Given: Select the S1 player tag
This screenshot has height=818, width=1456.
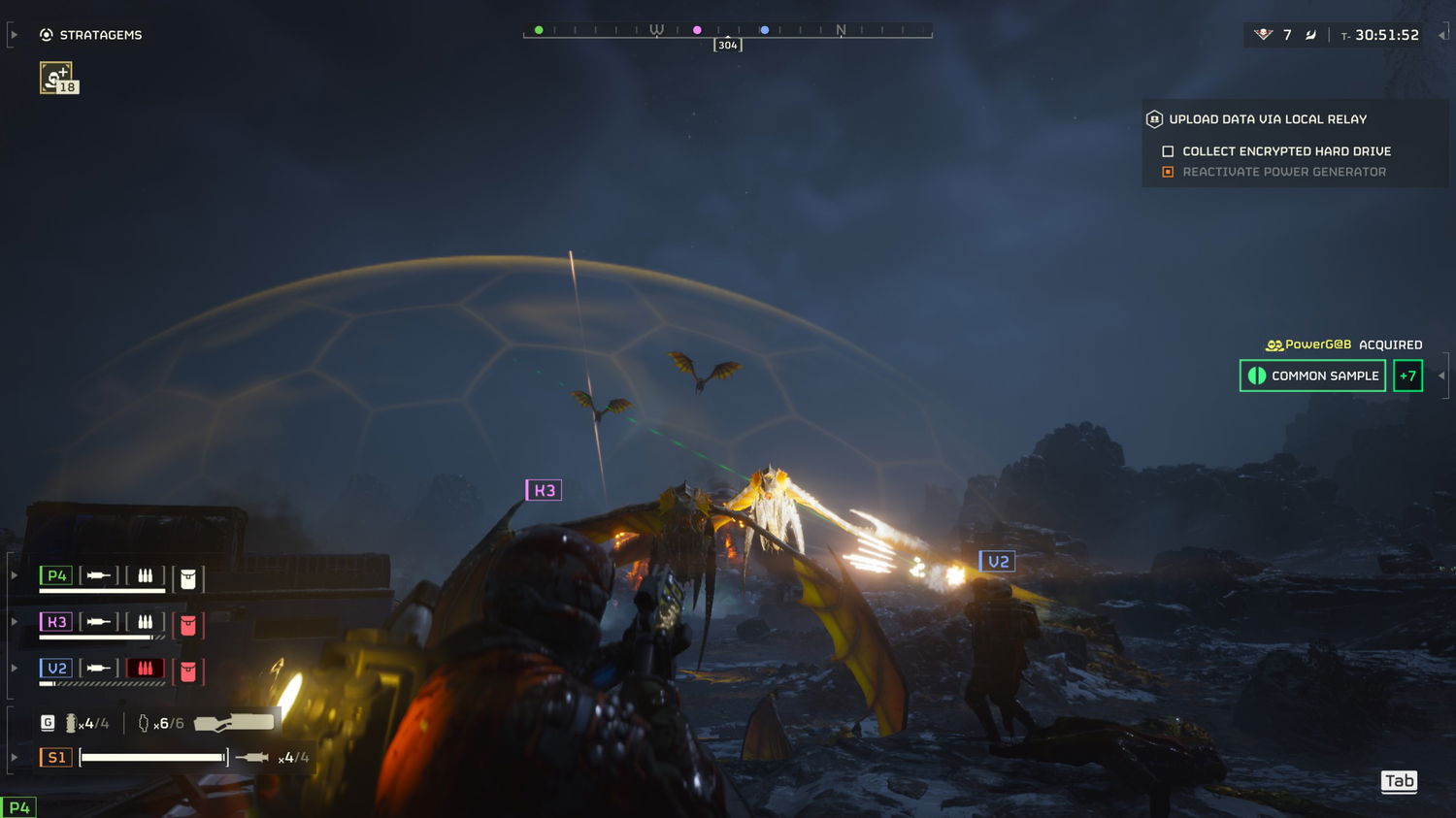Looking at the screenshot, I should [x=56, y=757].
